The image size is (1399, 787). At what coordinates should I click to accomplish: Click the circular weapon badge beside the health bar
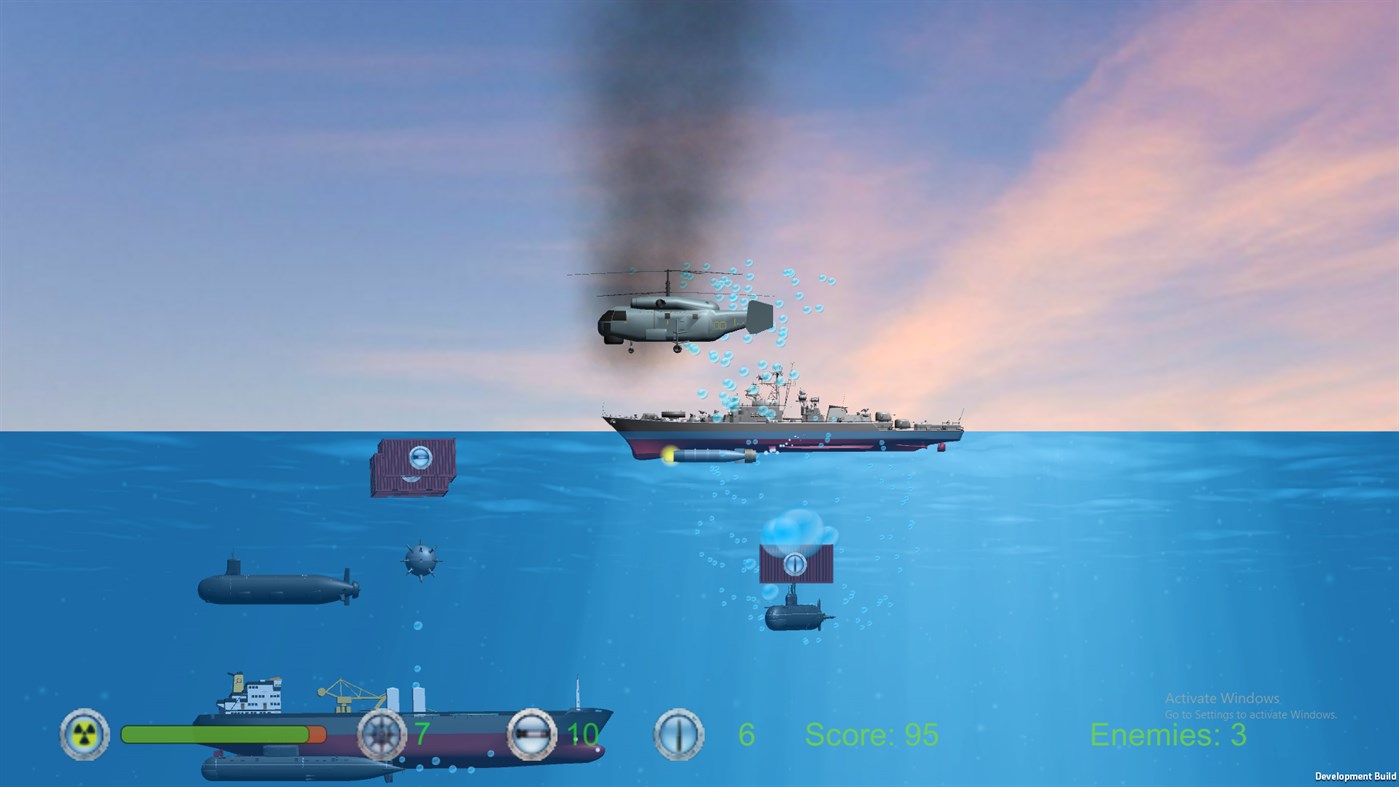pos(84,735)
